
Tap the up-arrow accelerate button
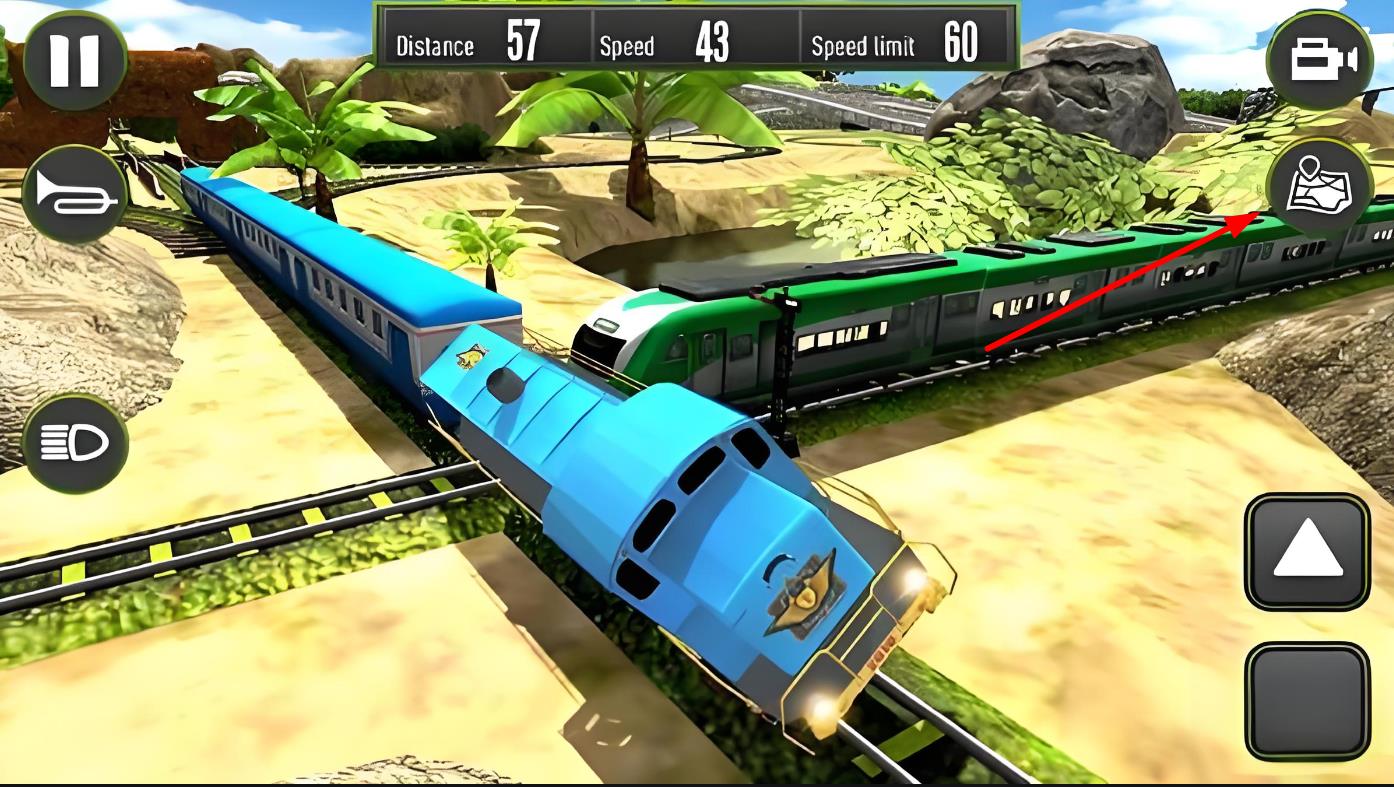1306,551
